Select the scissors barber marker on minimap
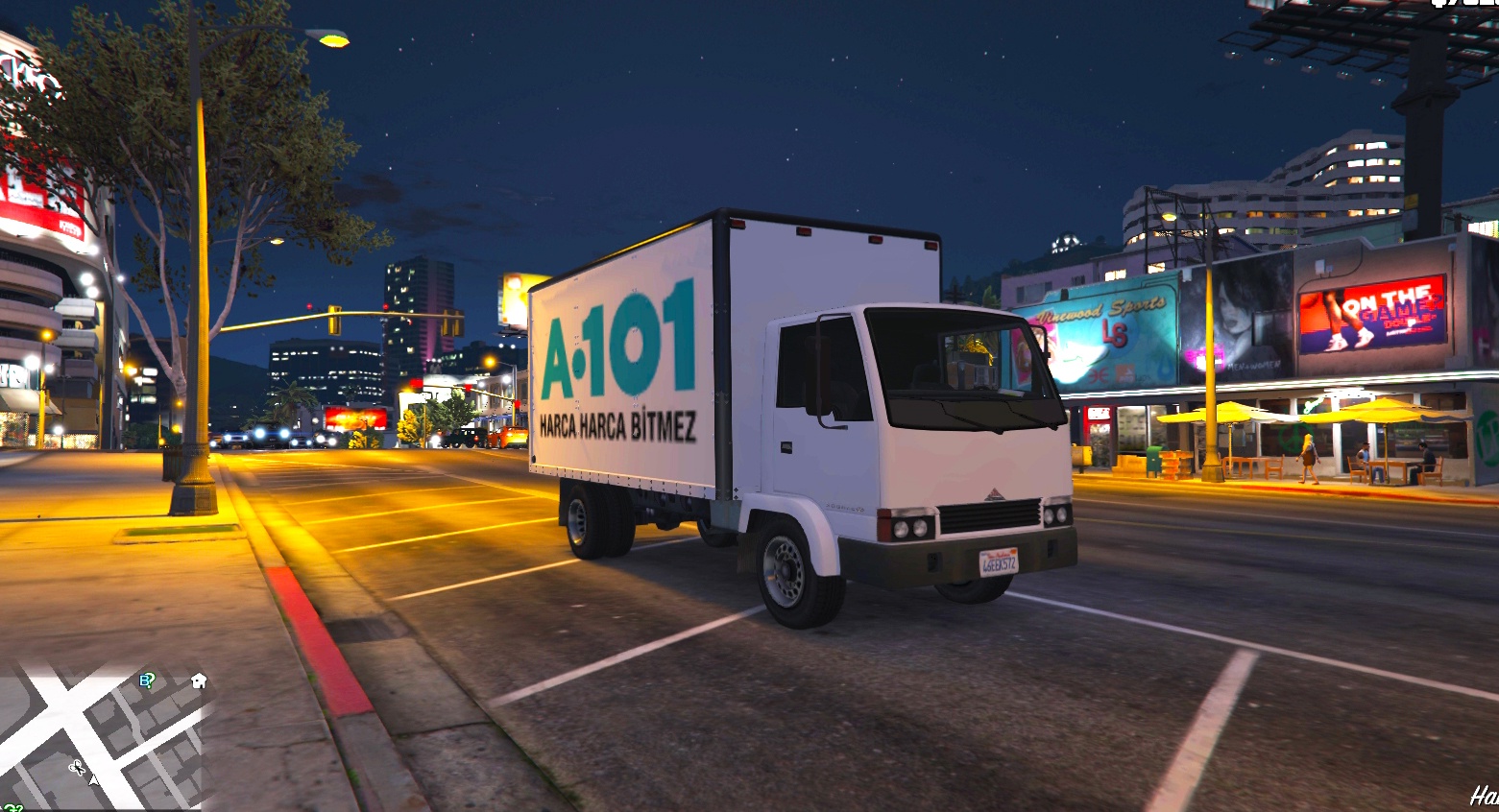The image size is (1499, 812). point(77,767)
